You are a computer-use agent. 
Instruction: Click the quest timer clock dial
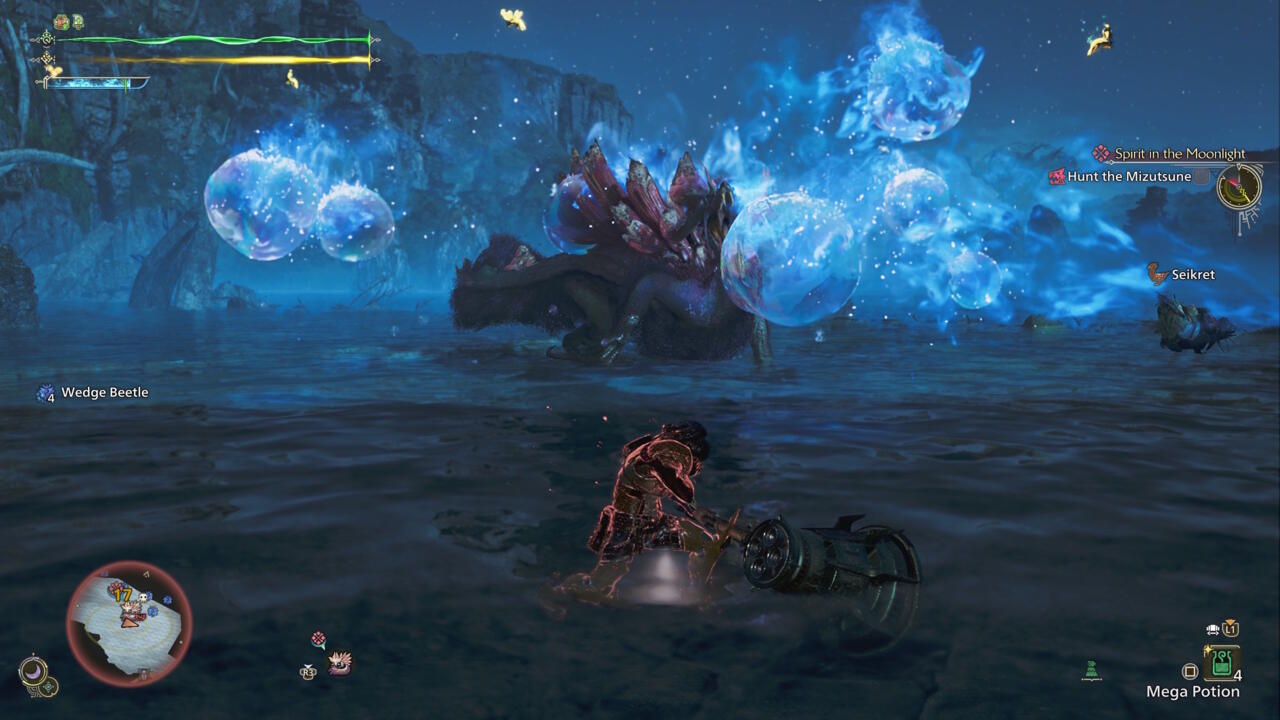coord(1238,186)
